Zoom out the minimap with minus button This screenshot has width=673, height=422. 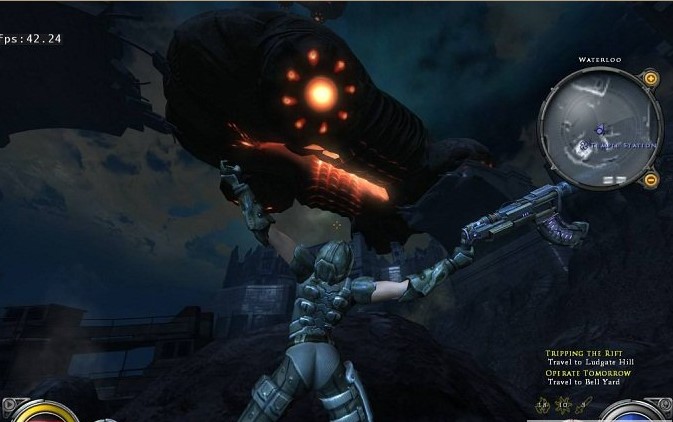[x=651, y=180]
